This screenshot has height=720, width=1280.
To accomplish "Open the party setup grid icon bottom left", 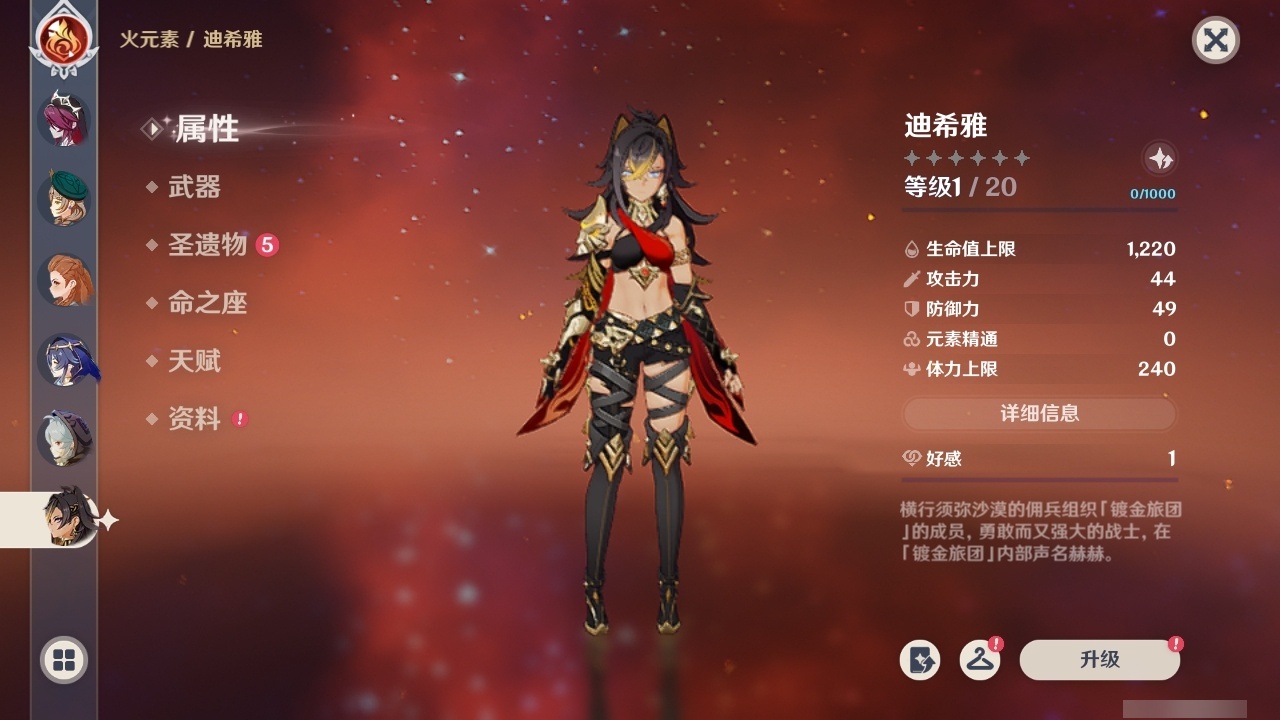I will [x=63, y=661].
